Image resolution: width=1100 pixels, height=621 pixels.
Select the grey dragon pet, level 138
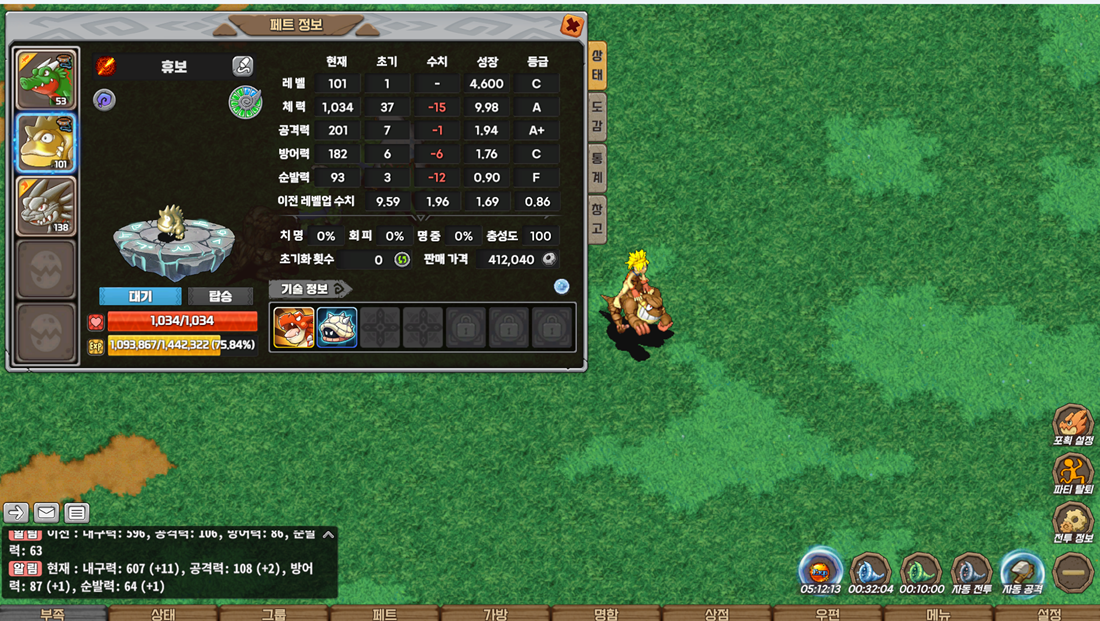coord(47,205)
